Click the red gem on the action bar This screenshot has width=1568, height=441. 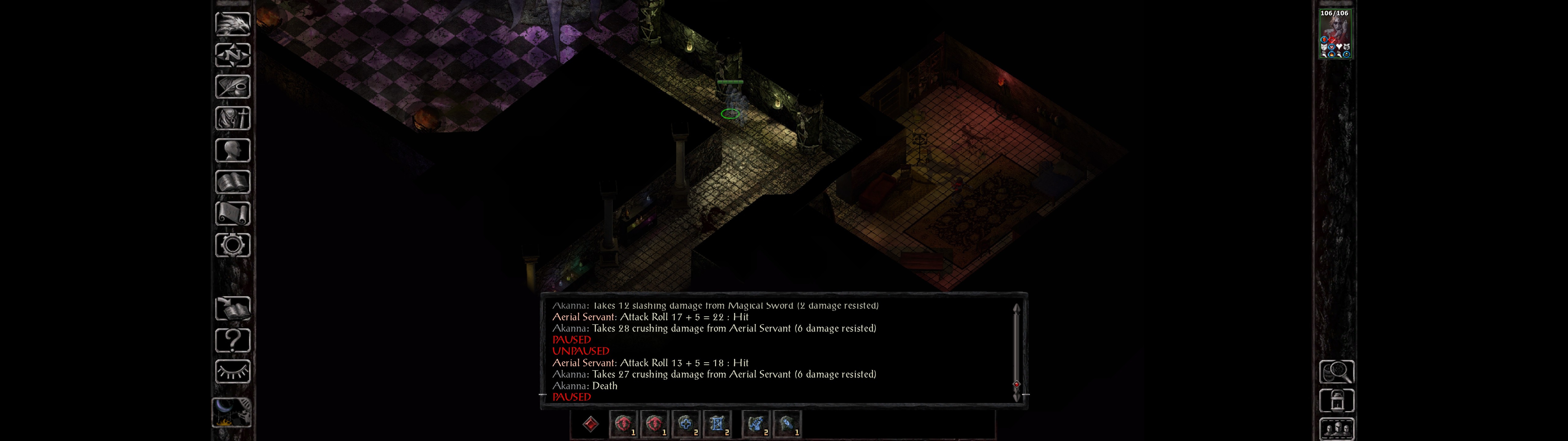[x=590, y=424]
